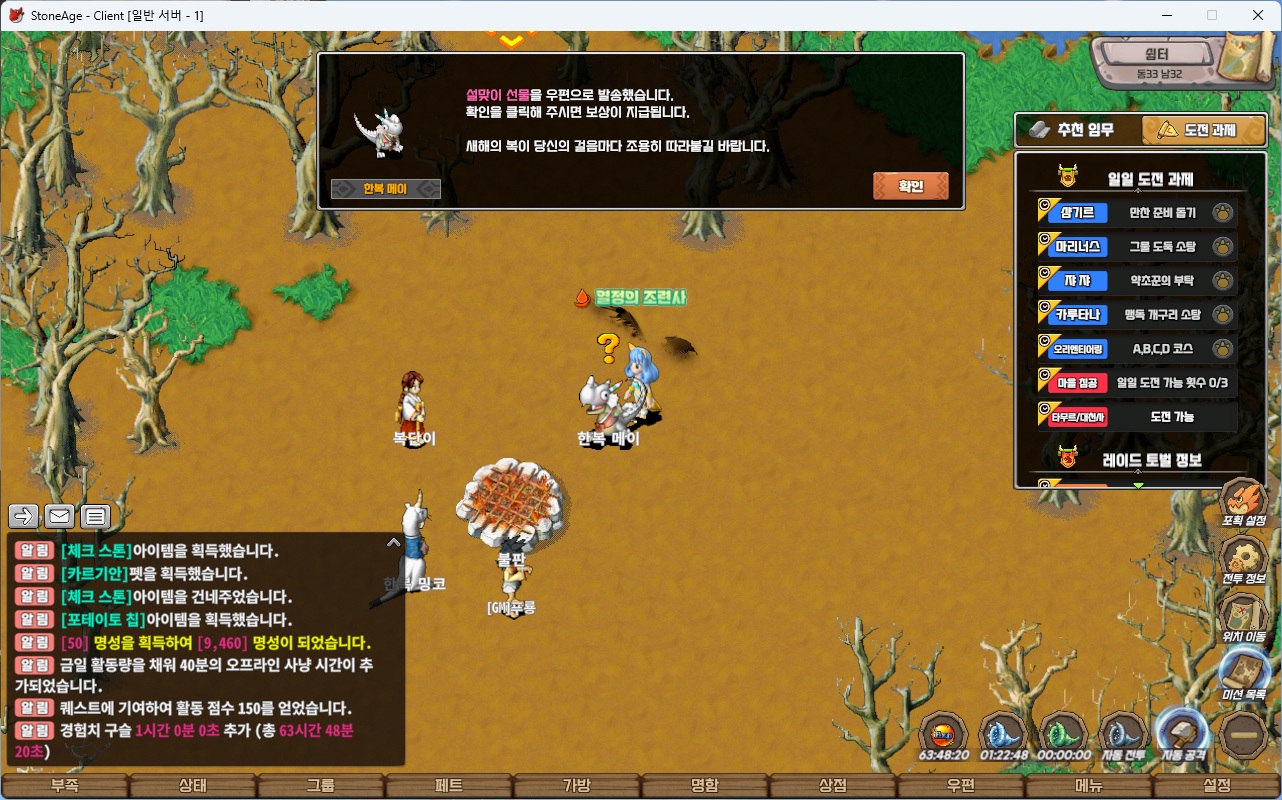Open 포획 설정 capture settings

pyautogui.click(x=1244, y=503)
